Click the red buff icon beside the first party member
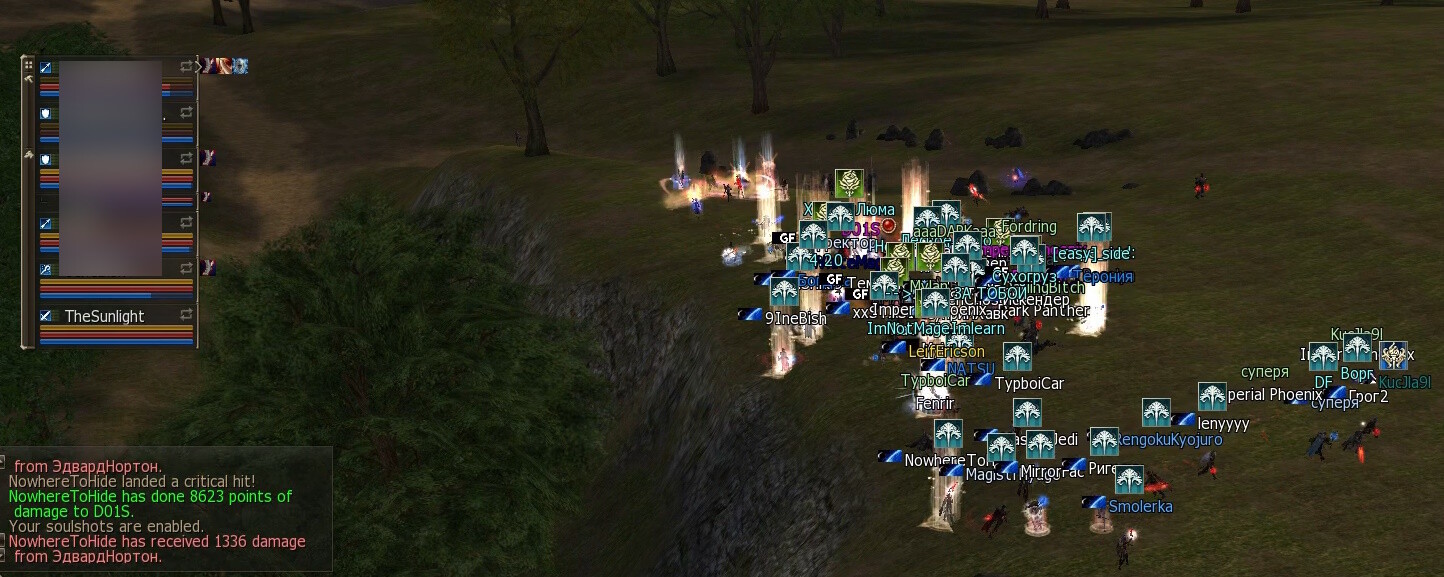The image size is (1444, 577). 222,66
